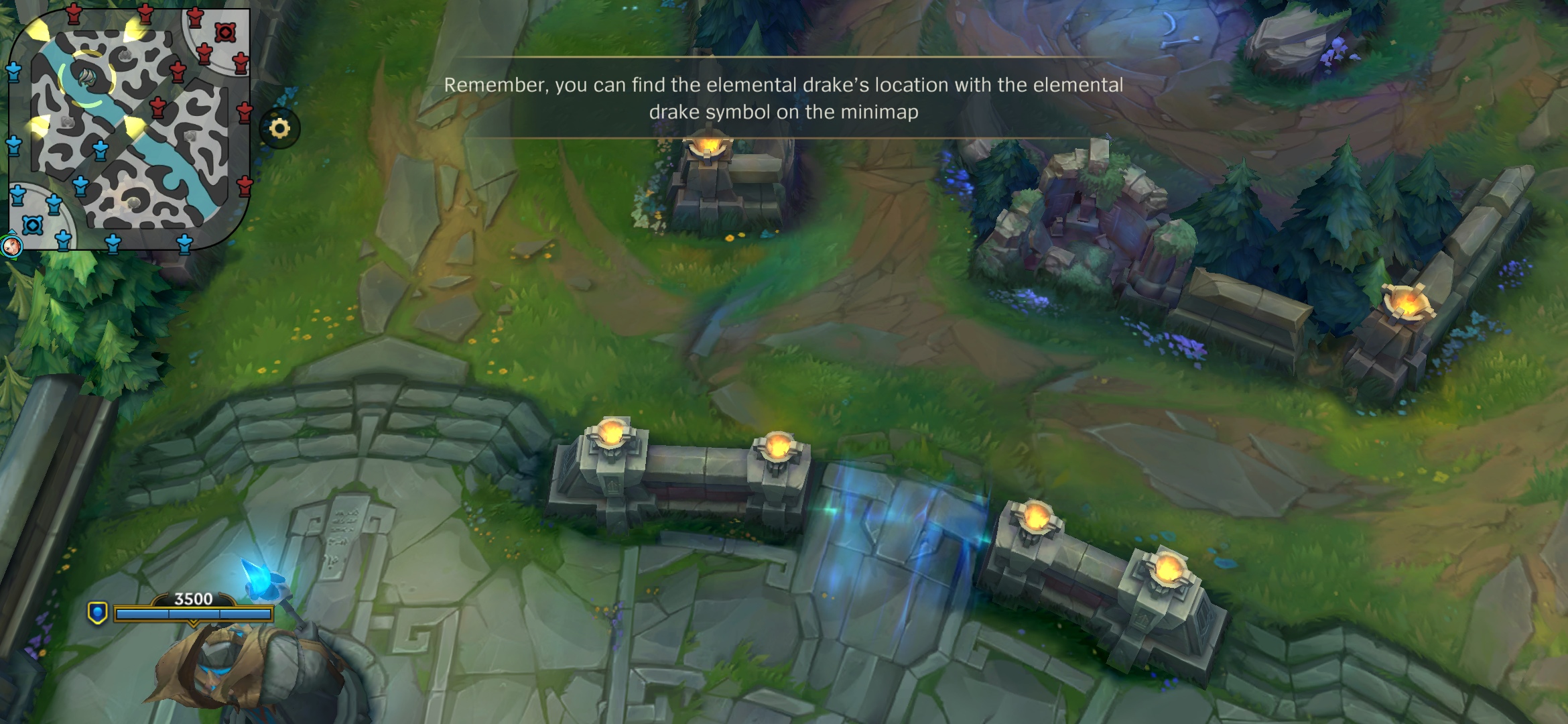Screen dimensions: 1568x724
Task: Tap the highlighted elemental drake symbol on minimap
Action: pos(87,78)
